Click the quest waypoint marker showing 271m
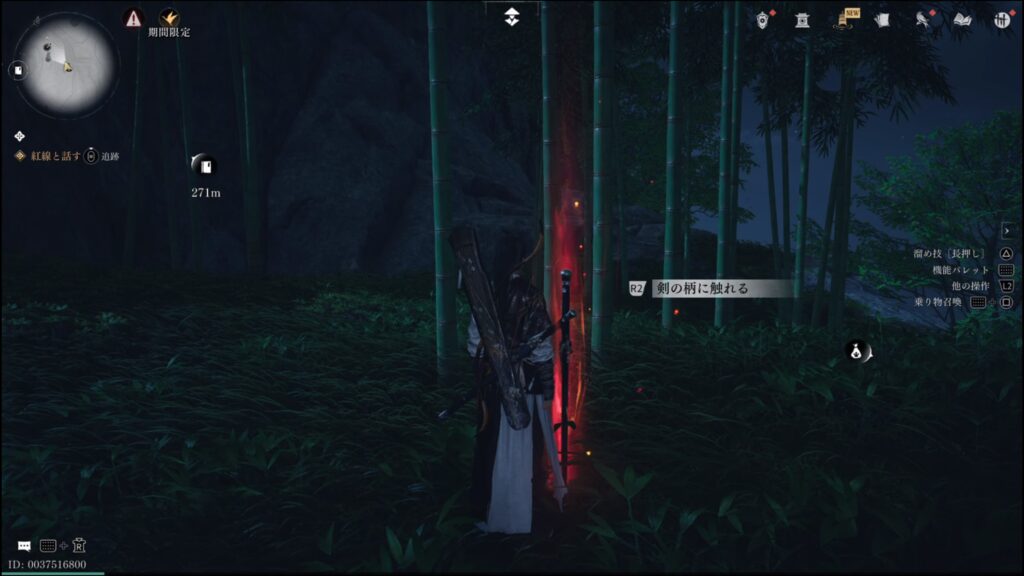This screenshot has width=1024, height=576. (x=205, y=166)
